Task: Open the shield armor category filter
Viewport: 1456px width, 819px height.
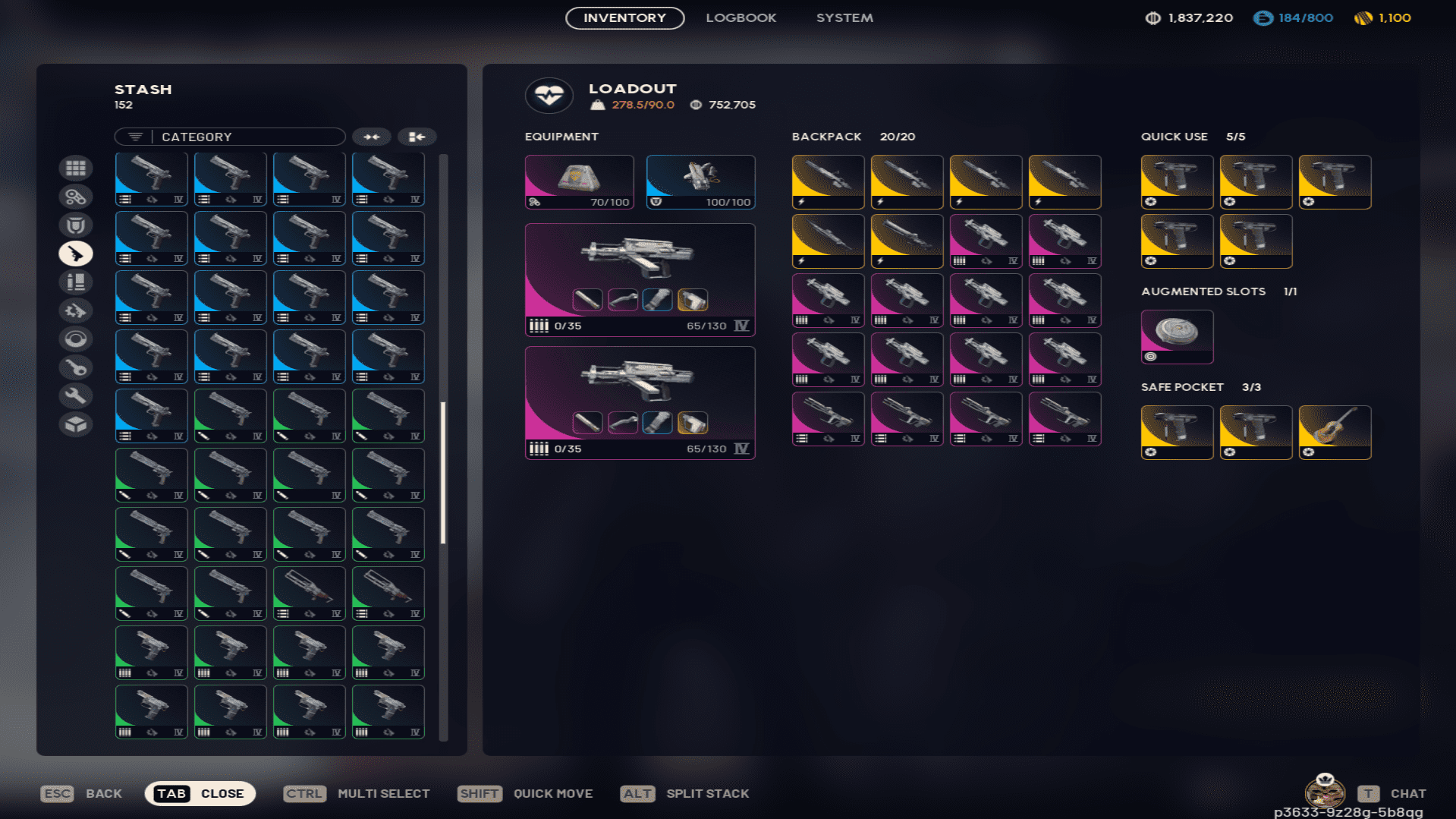Action: pyautogui.click(x=75, y=225)
